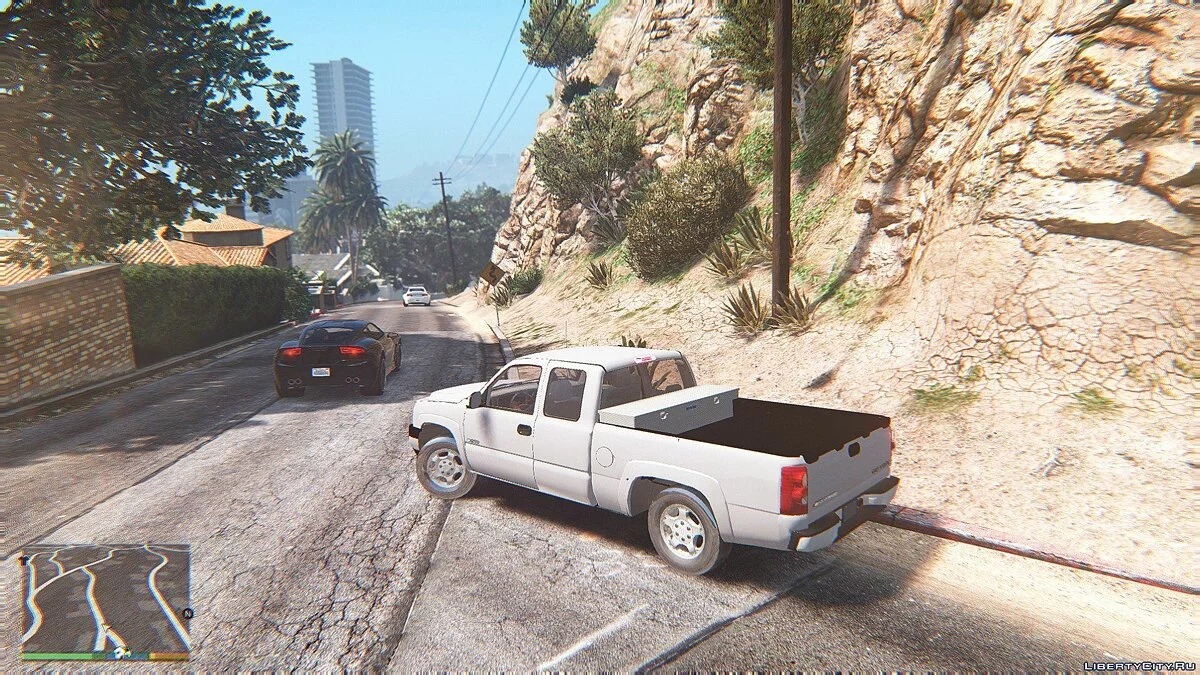Viewport: 1200px width, 675px height.
Task: Click the north 'N' compass marker
Action: click(187, 613)
